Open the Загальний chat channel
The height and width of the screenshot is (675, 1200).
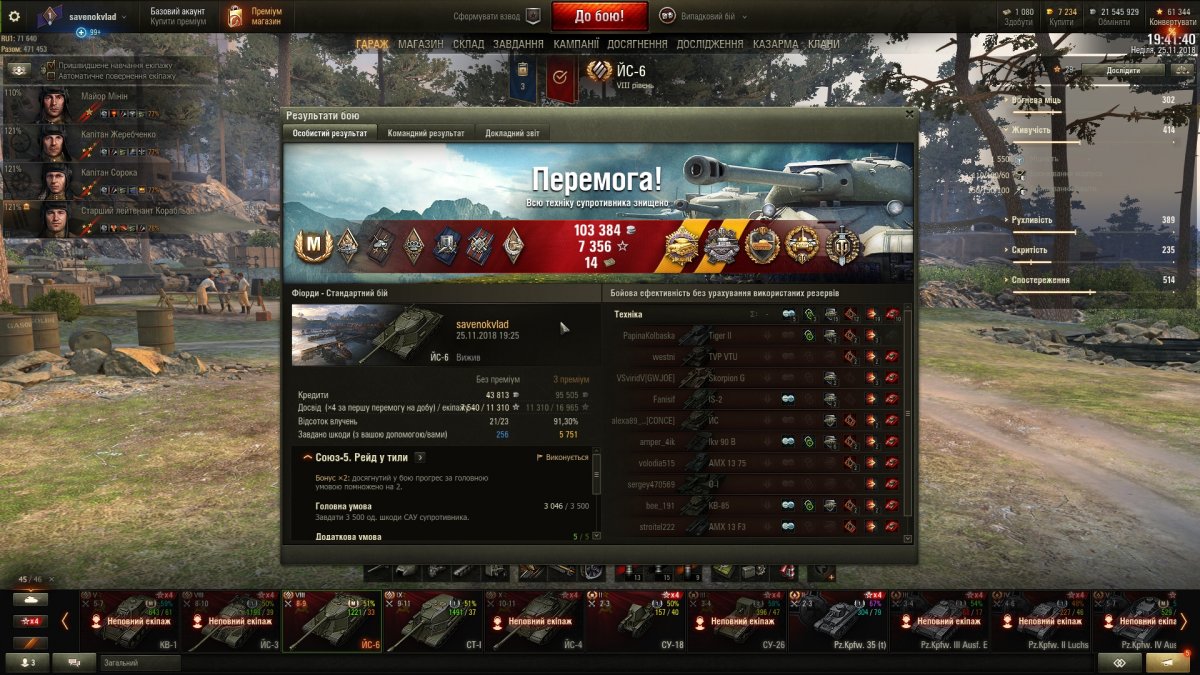tap(140, 662)
